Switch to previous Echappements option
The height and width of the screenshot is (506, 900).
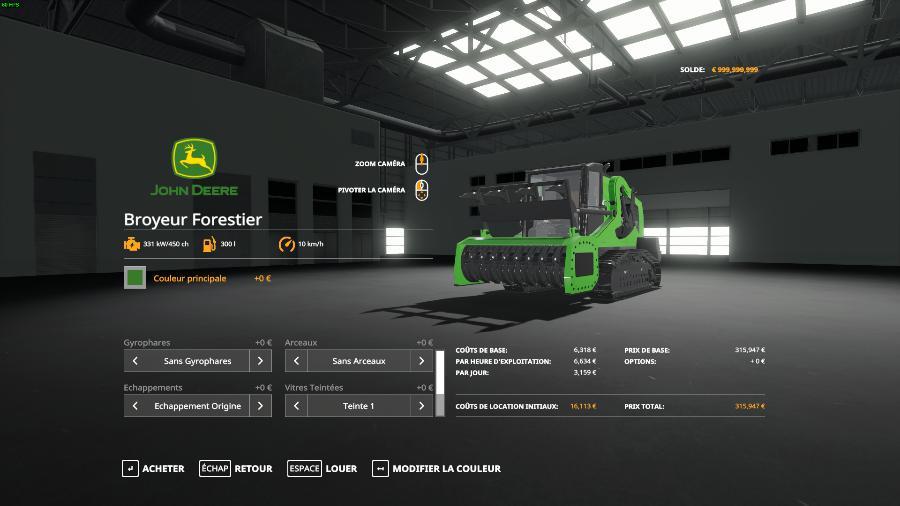tap(135, 406)
